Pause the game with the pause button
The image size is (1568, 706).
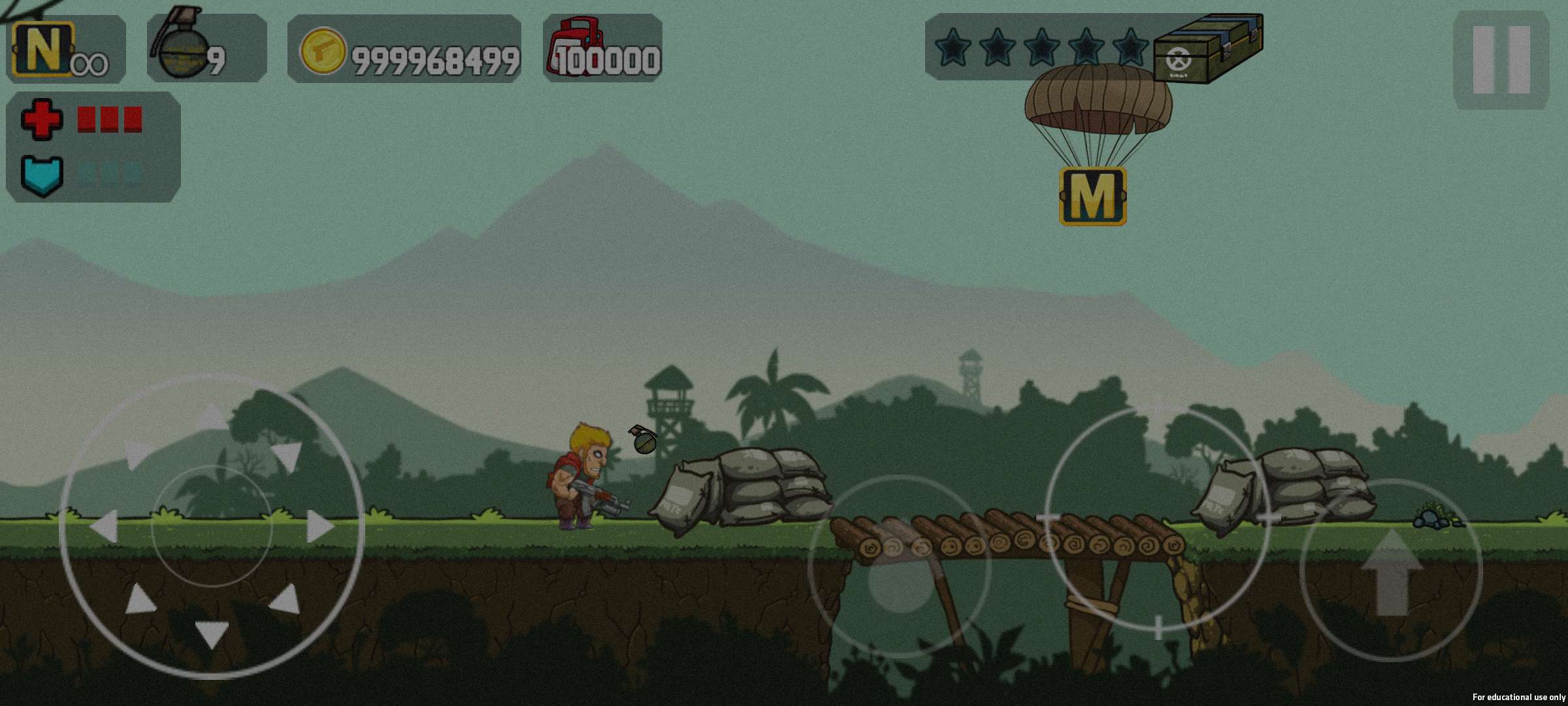(1501, 59)
